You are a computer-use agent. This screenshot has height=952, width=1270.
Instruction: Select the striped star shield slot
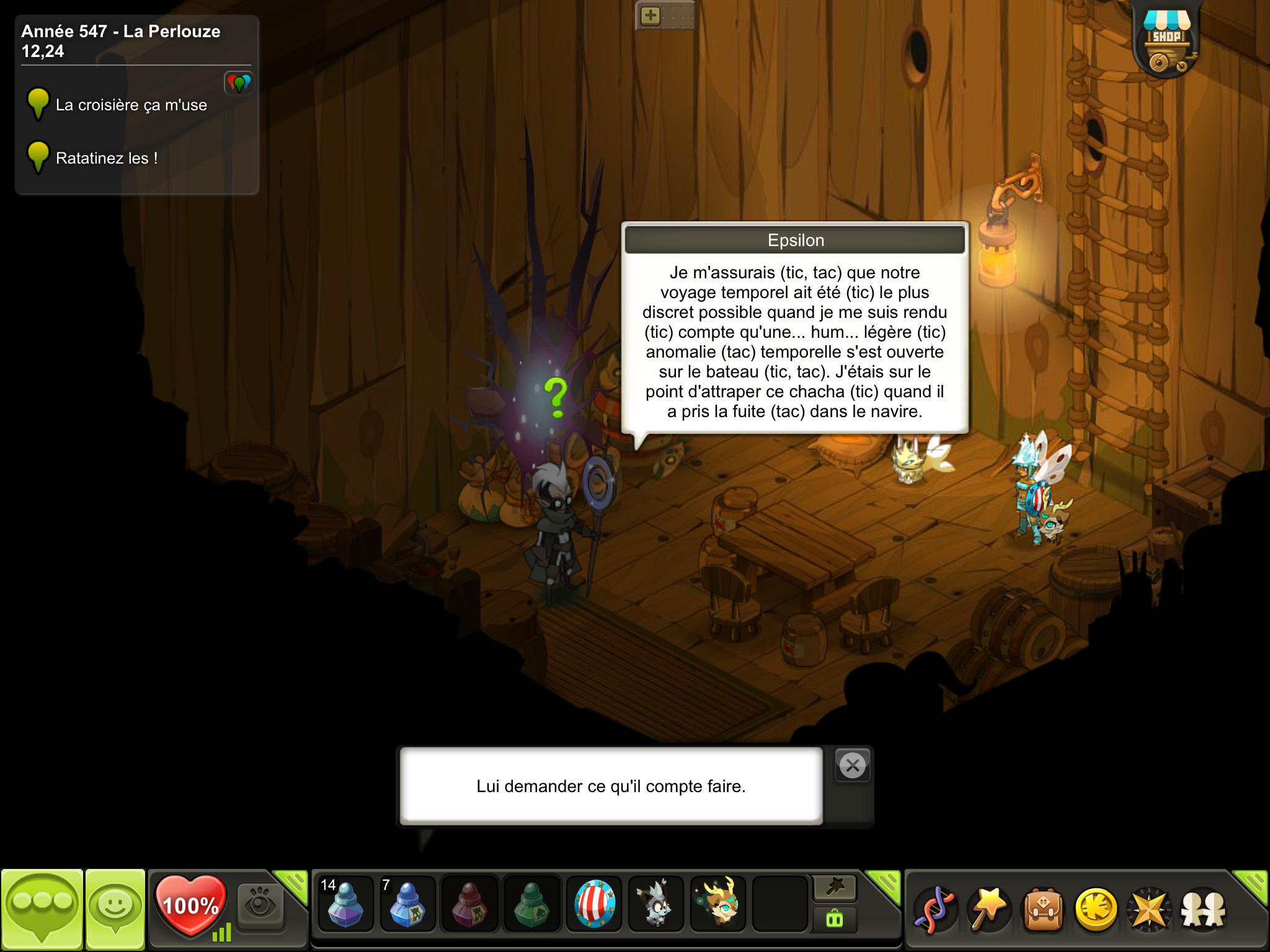(594, 906)
